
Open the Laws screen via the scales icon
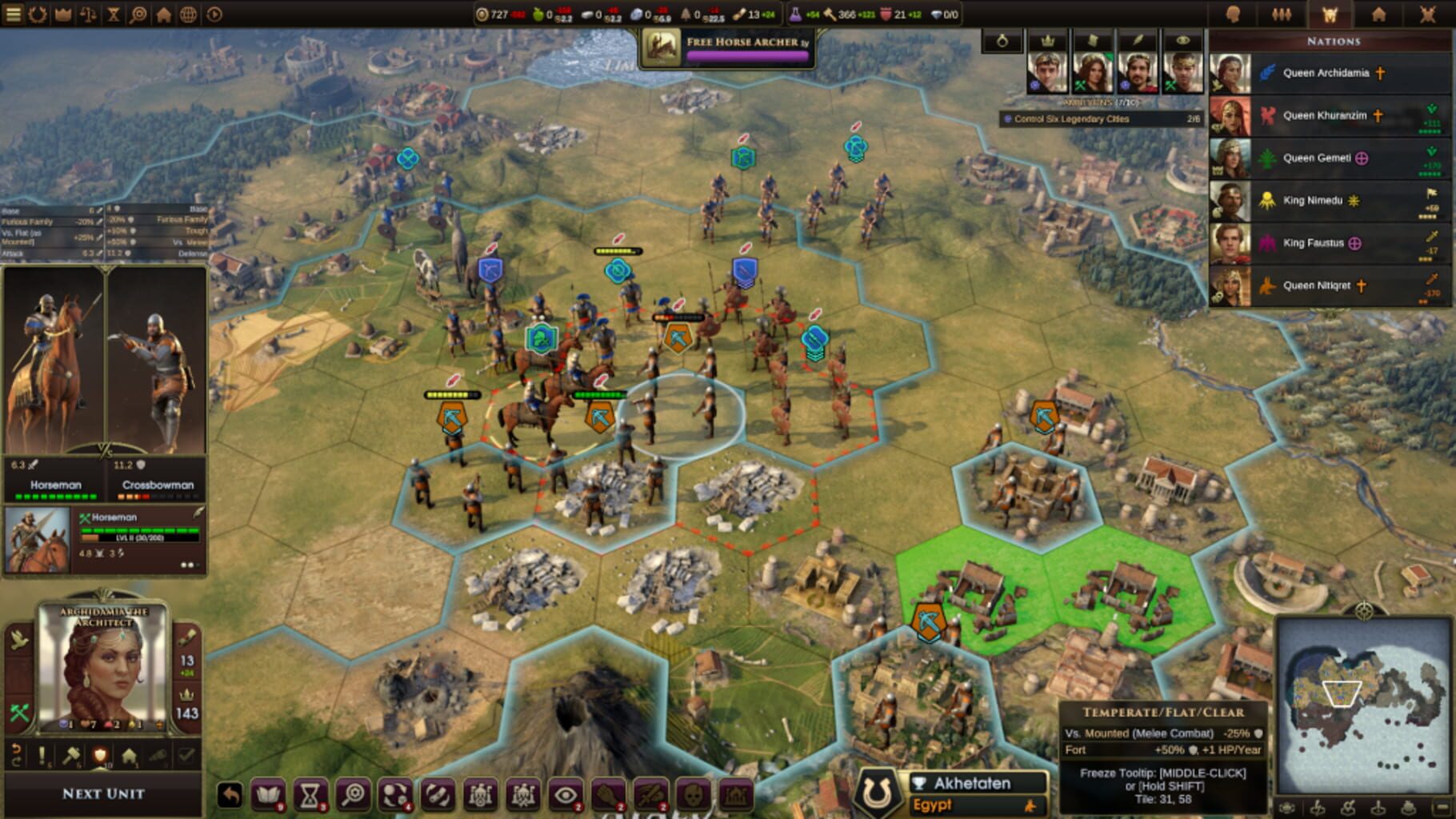point(87,12)
